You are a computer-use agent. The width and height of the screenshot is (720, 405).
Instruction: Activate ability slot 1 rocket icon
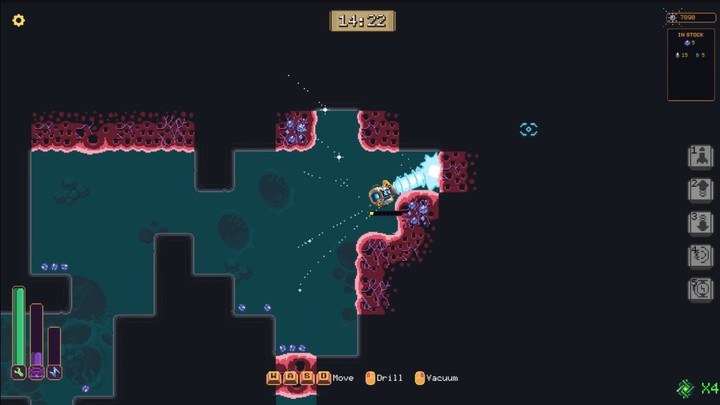701,157
